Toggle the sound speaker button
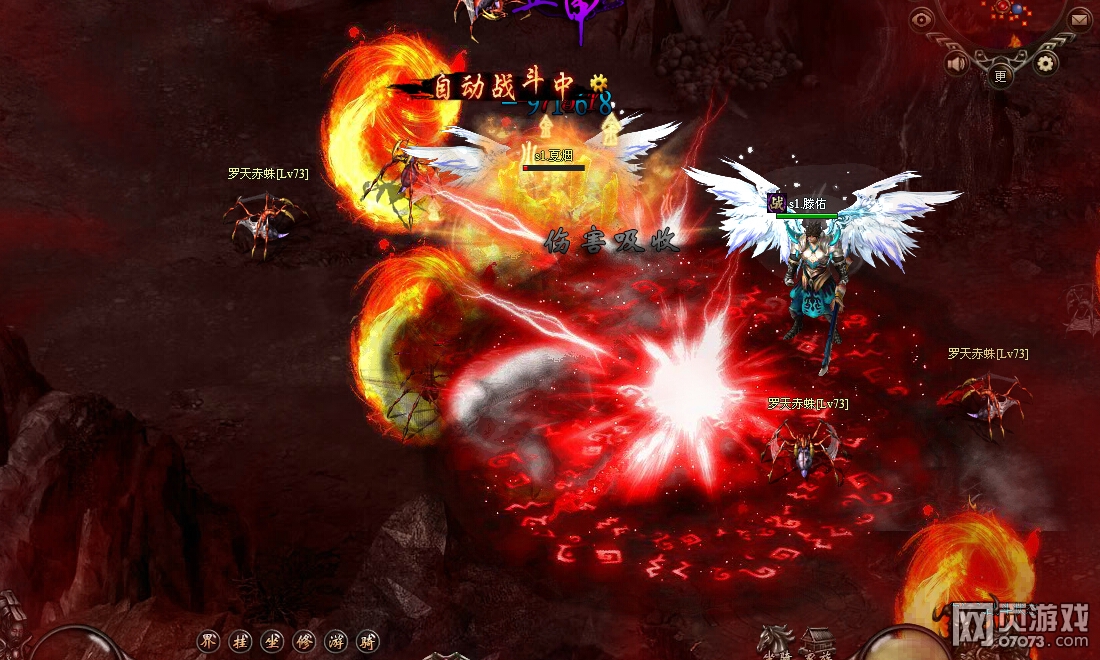The width and height of the screenshot is (1100, 660). pos(957,64)
